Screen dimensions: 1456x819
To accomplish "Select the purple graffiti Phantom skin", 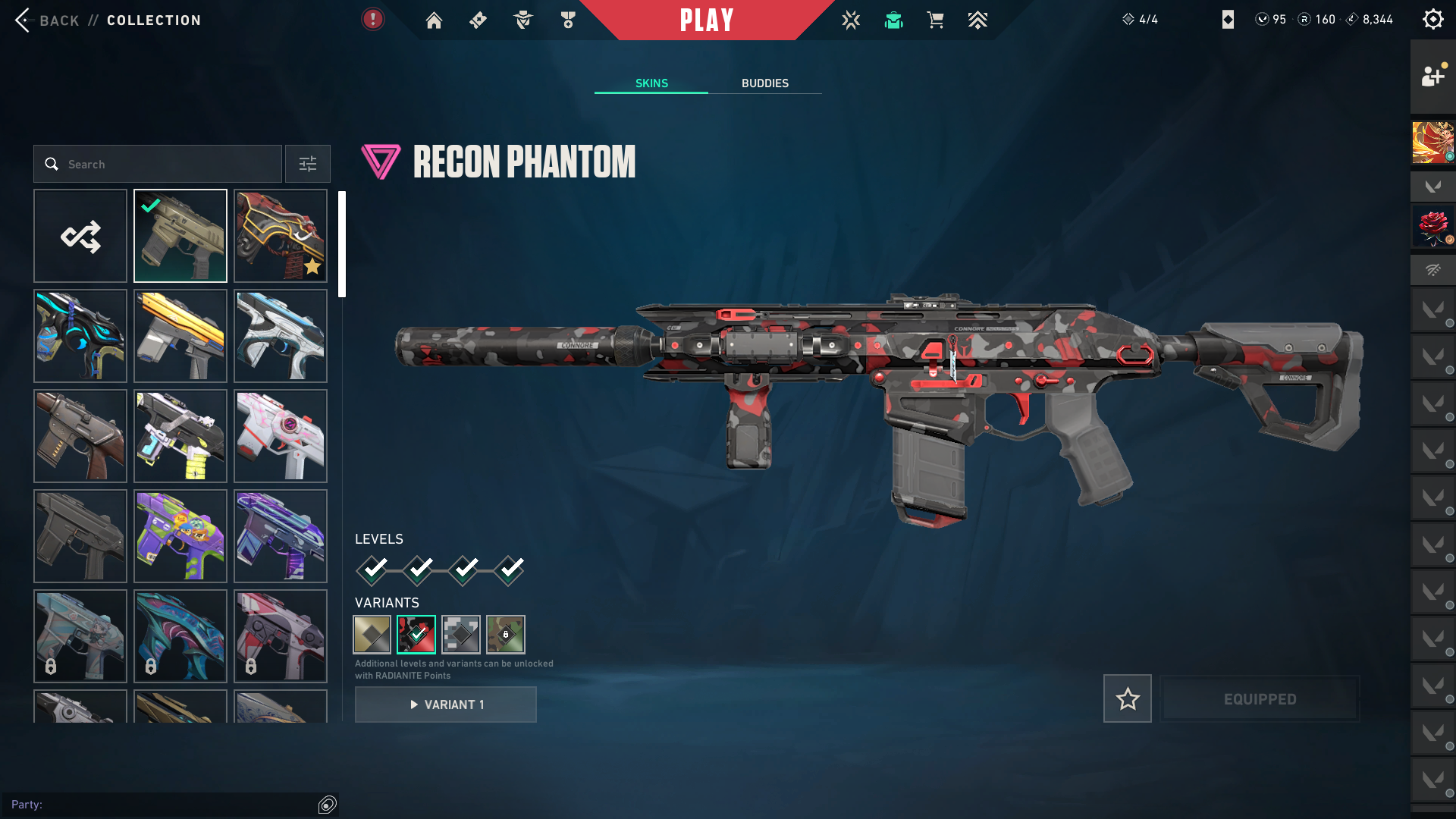I will [180, 536].
